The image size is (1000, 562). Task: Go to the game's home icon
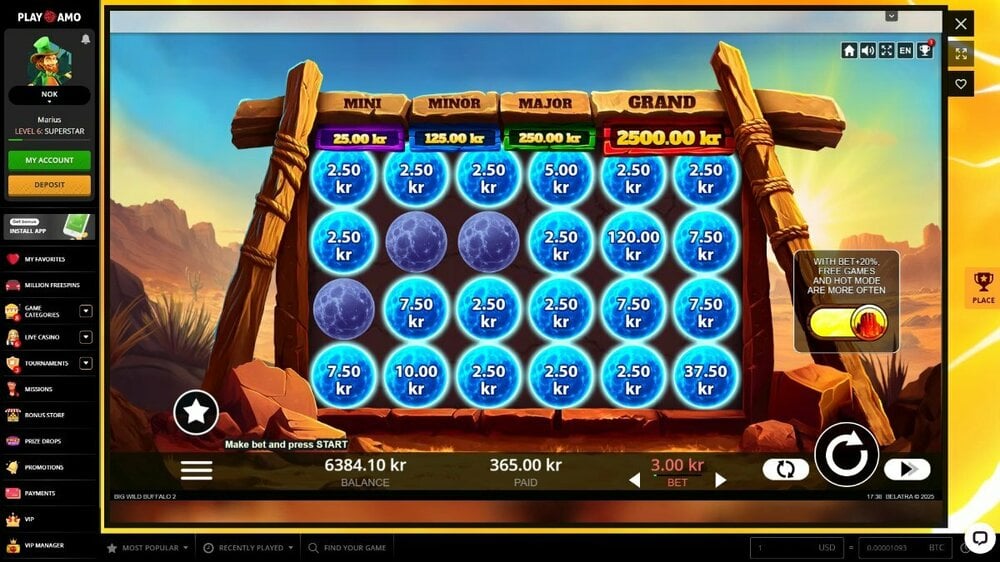pos(849,50)
